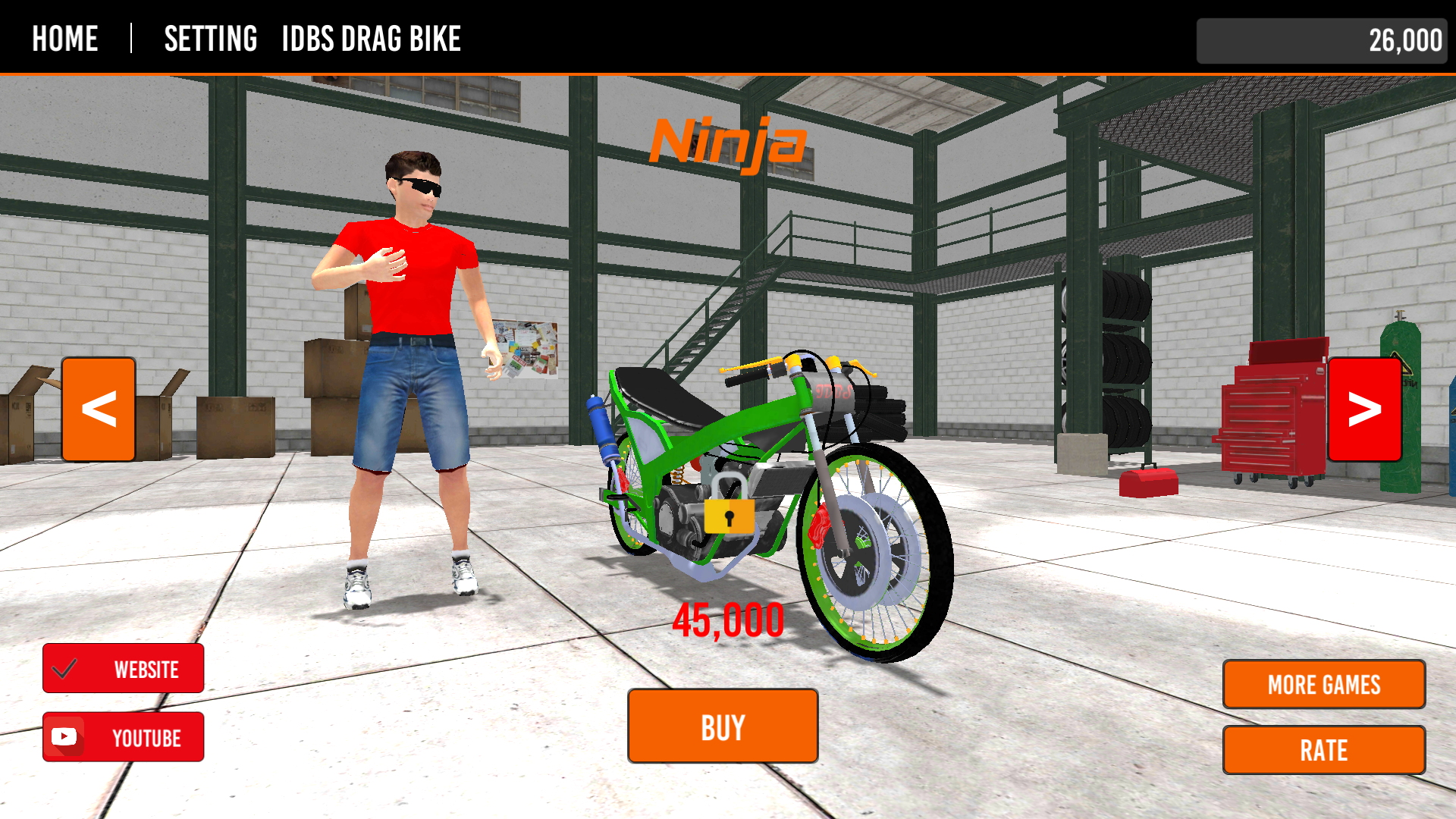Open the HOME menu
The width and height of the screenshot is (1456, 819).
point(64,39)
